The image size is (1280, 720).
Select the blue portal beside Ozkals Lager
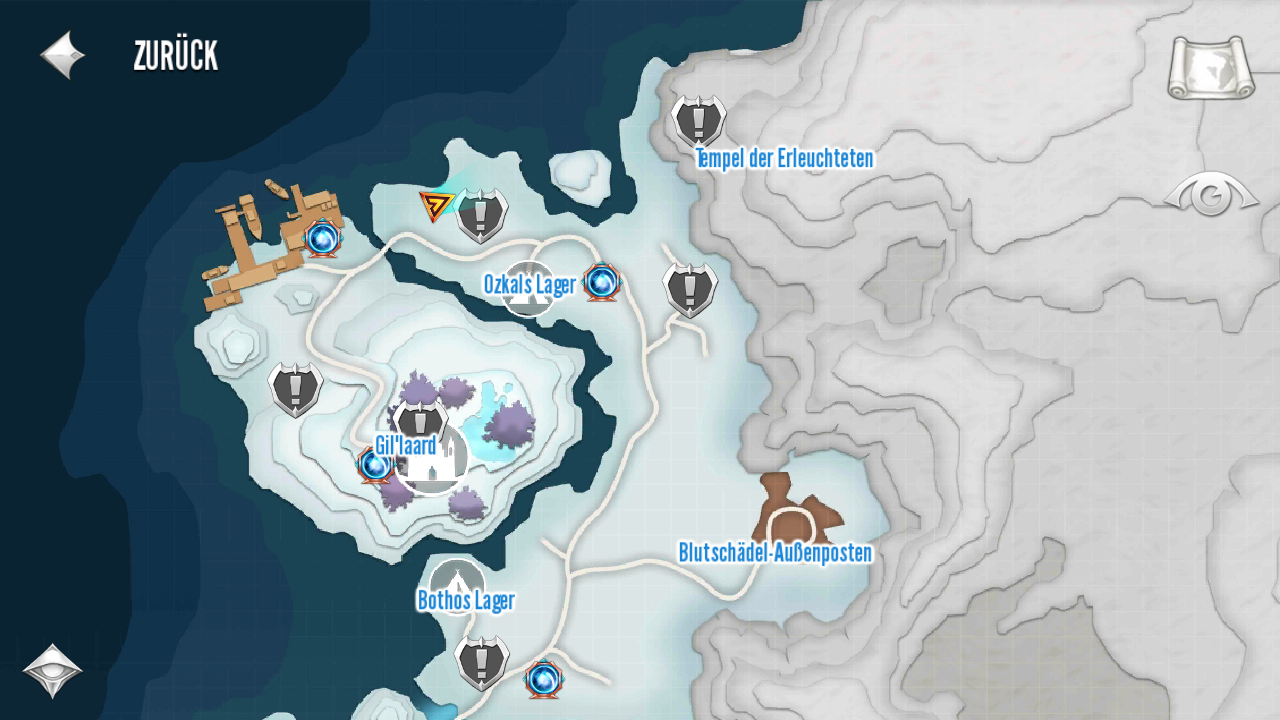coord(602,283)
